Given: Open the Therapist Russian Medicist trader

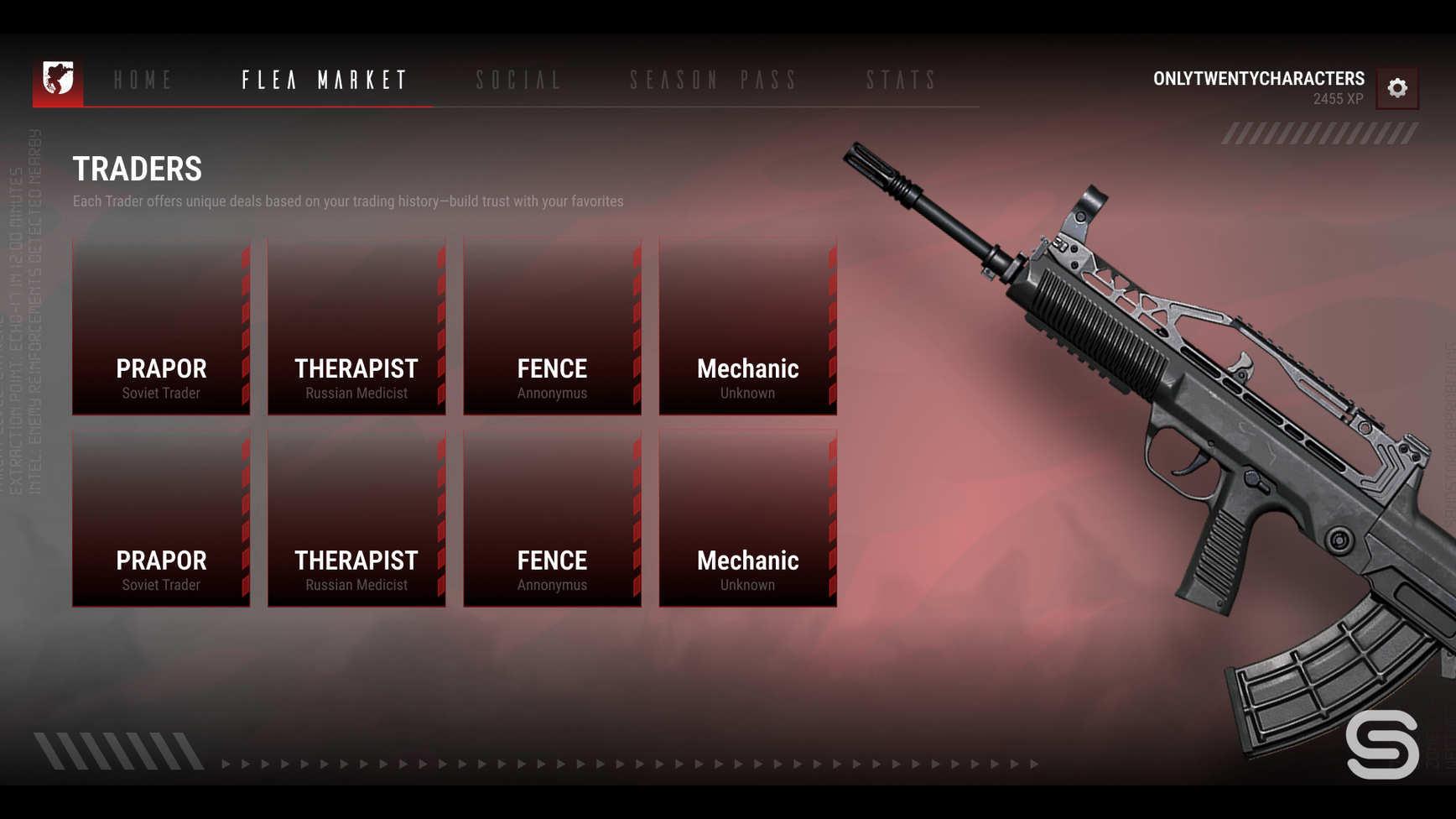Looking at the screenshot, I should click(x=356, y=326).
